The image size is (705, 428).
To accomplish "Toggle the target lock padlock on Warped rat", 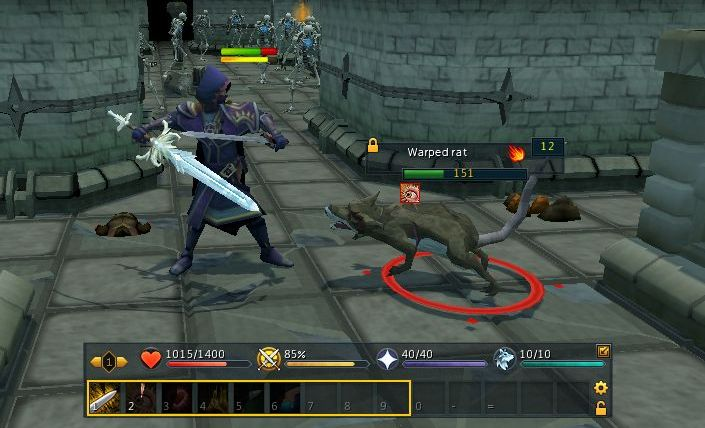I will click(x=373, y=146).
